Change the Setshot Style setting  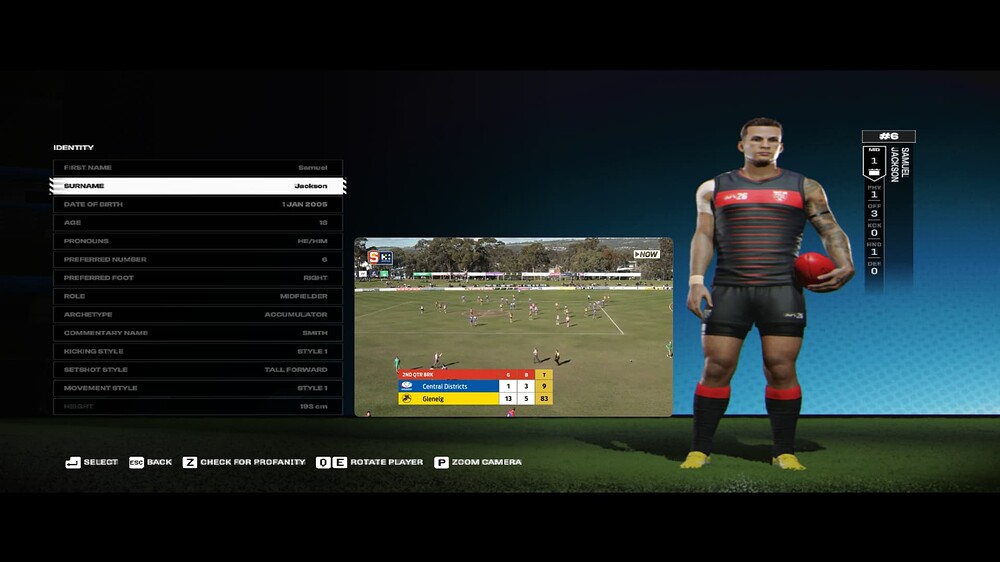[197, 370]
